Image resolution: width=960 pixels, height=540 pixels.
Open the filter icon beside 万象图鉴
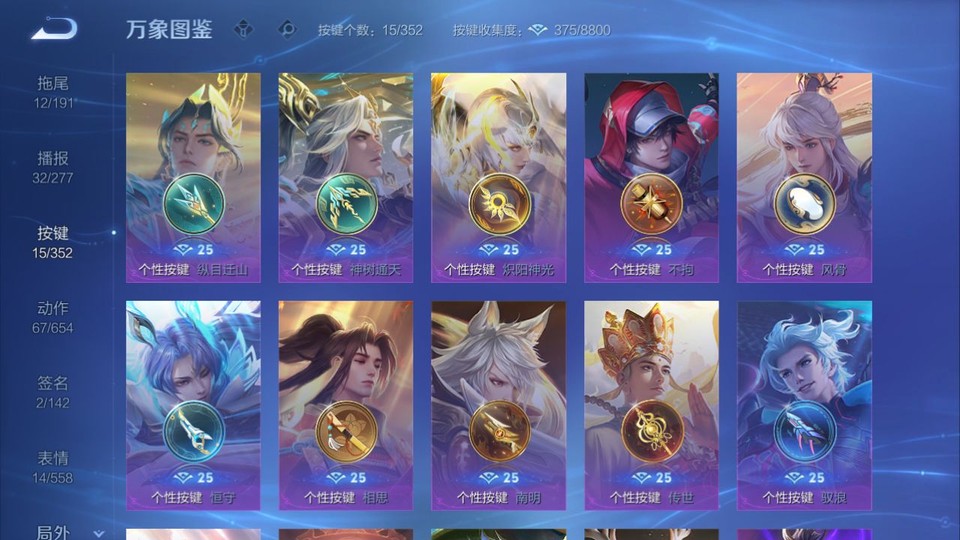(244, 29)
